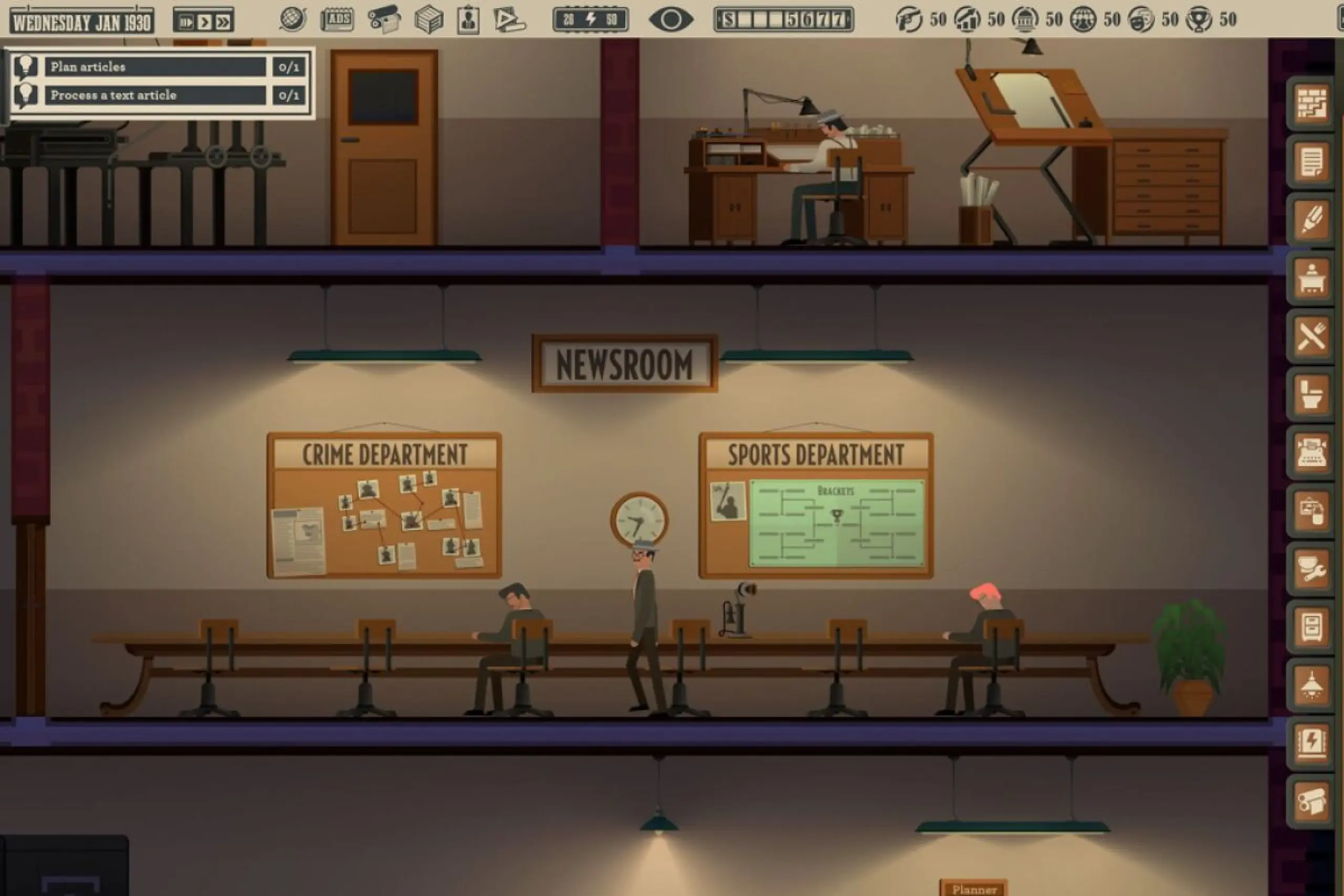Open the staff ID badge panel
The height and width of the screenshot is (896, 1344).
[468, 20]
